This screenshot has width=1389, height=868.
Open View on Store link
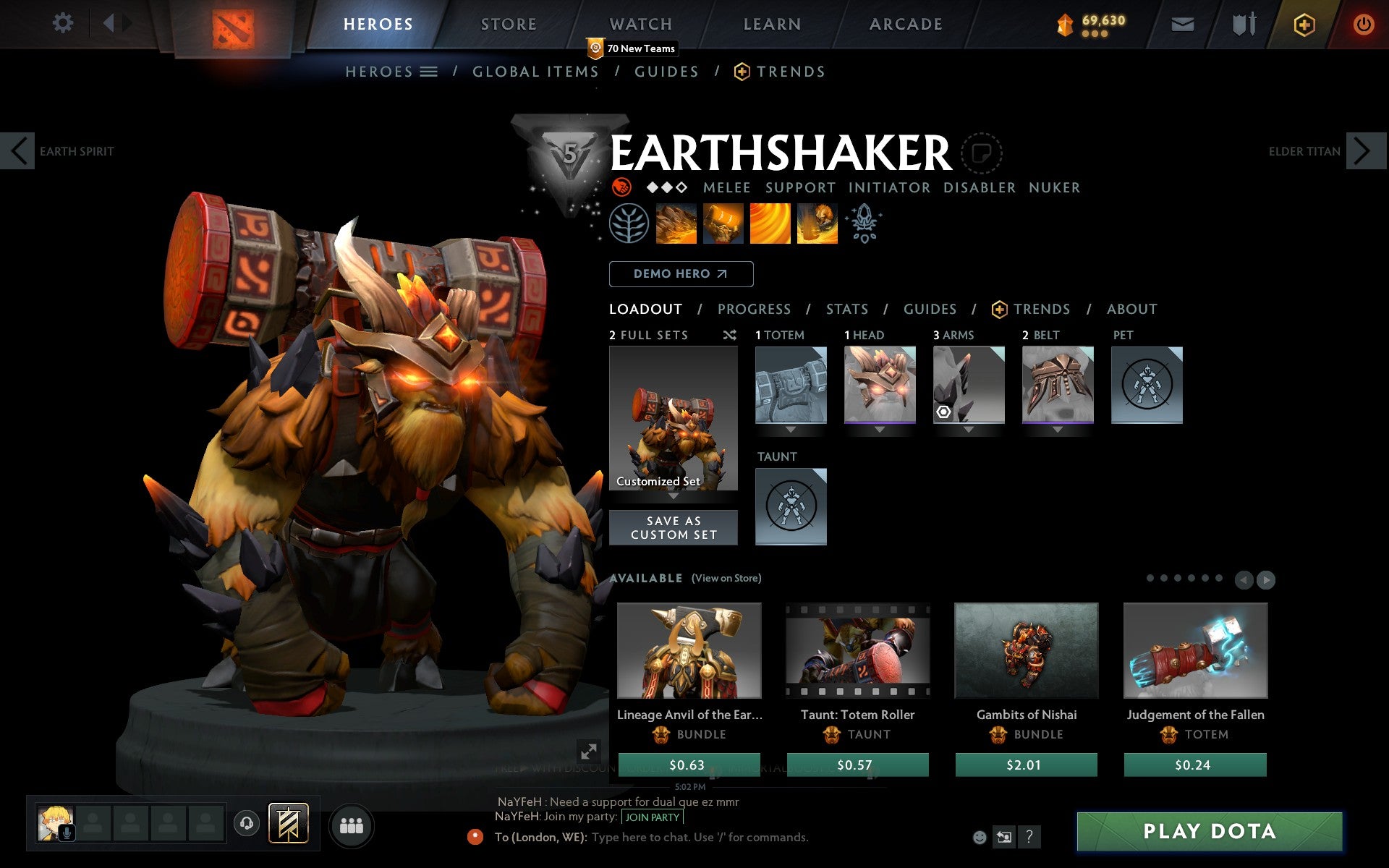point(726,578)
